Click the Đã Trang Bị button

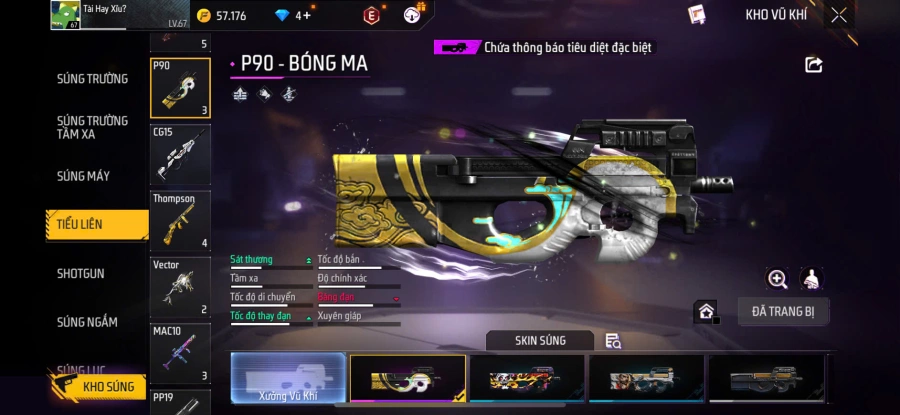click(x=783, y=311)
